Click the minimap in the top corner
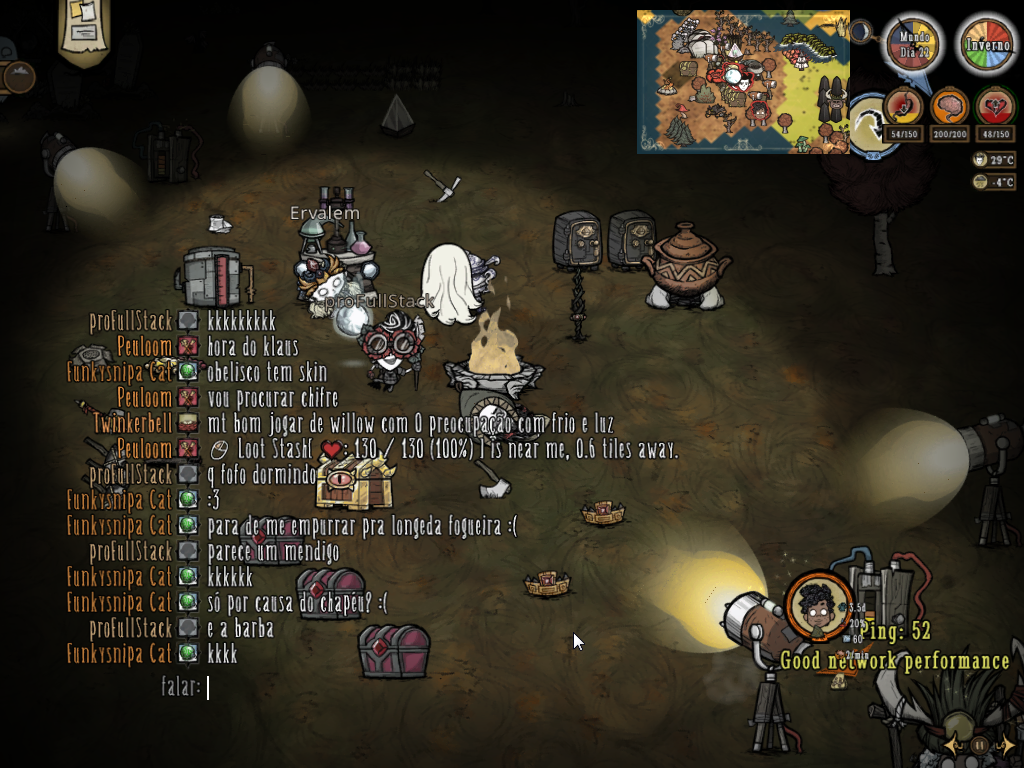 click(743, 82)
